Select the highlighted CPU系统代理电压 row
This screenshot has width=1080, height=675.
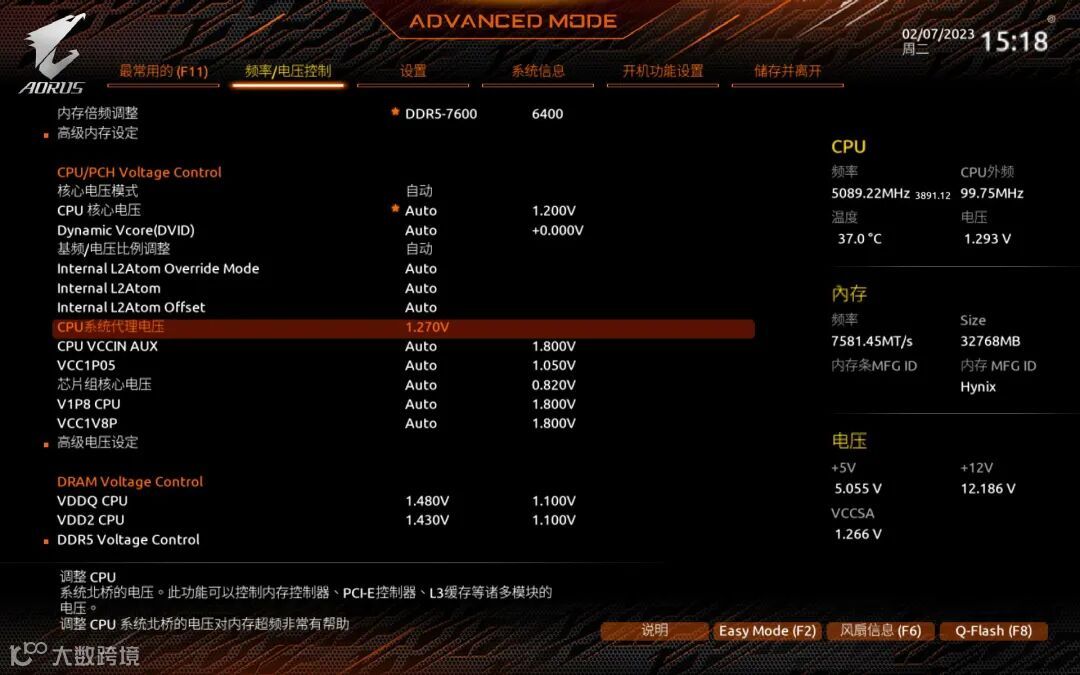110,327
